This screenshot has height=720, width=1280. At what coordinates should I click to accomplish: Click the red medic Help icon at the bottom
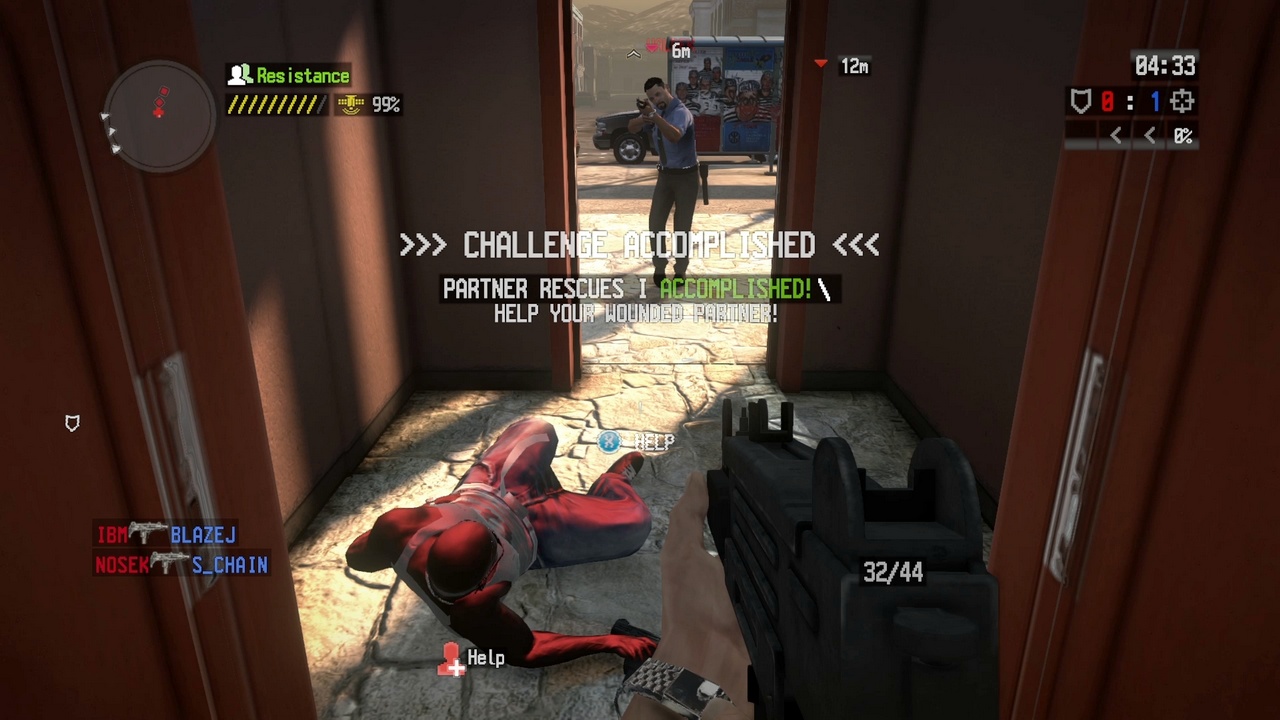pos(451,659)
